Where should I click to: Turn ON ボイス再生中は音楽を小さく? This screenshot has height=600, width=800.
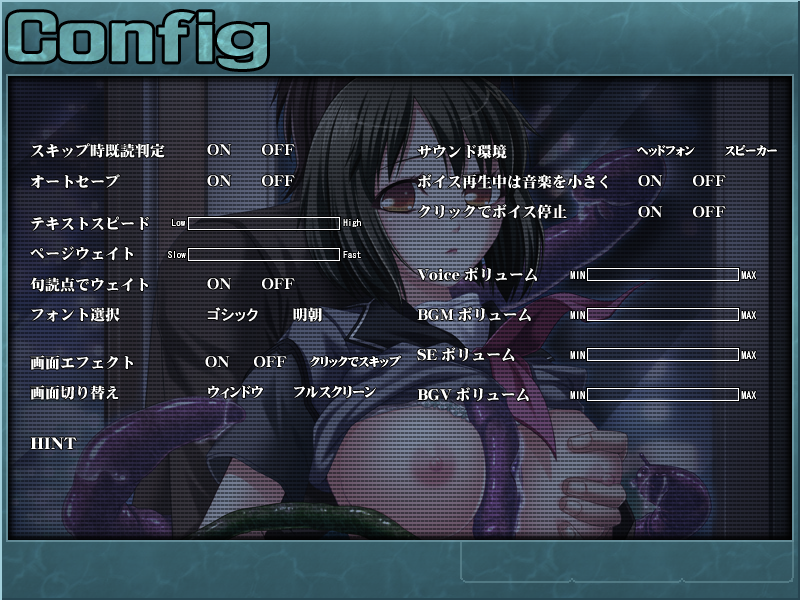[x=650, y=181]
